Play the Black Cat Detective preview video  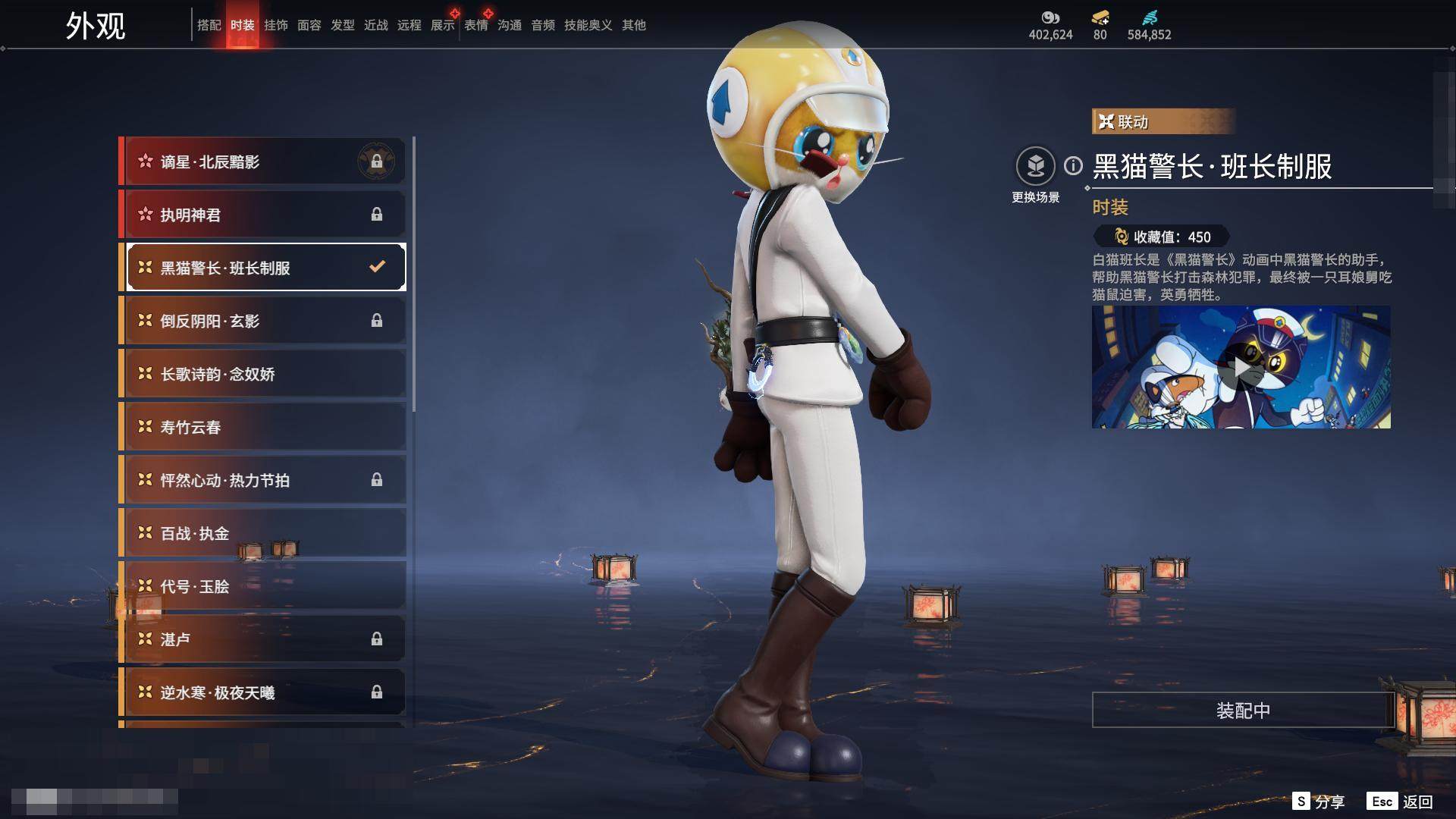click(1241, 368)
